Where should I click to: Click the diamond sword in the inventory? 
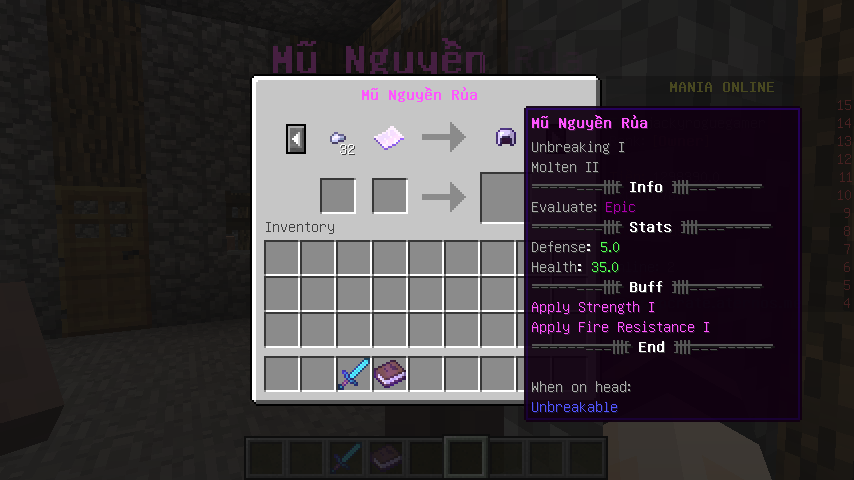tap(354, 374)
